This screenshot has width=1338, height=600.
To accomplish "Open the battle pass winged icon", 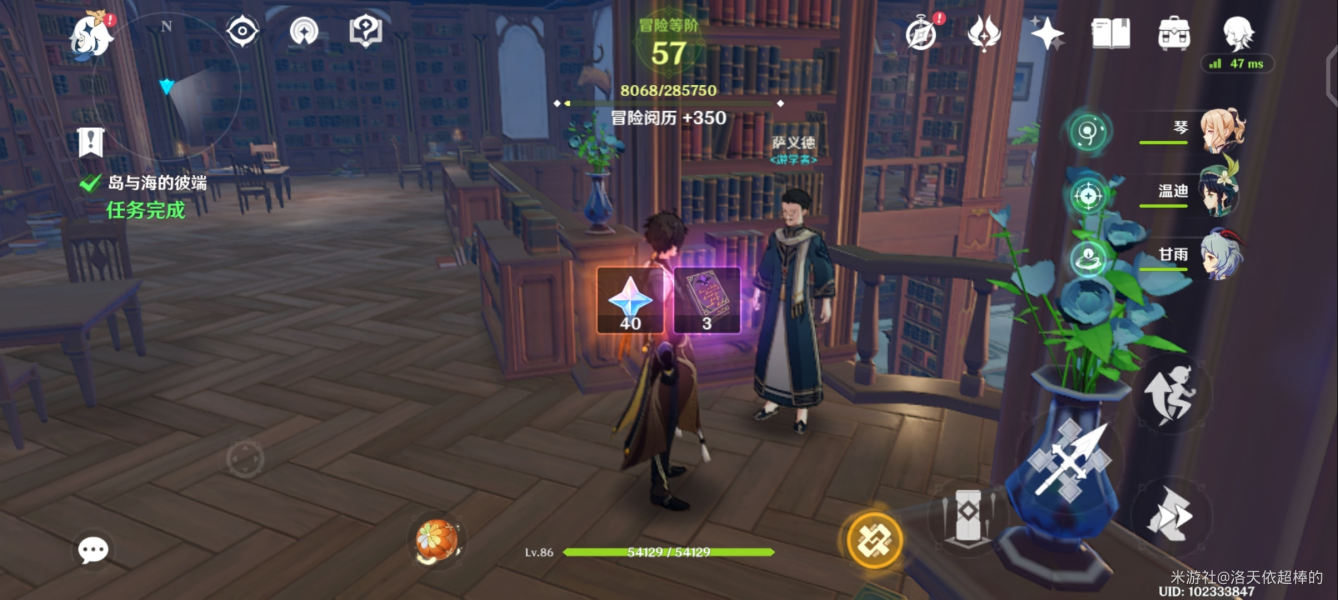I will point(984,34).
